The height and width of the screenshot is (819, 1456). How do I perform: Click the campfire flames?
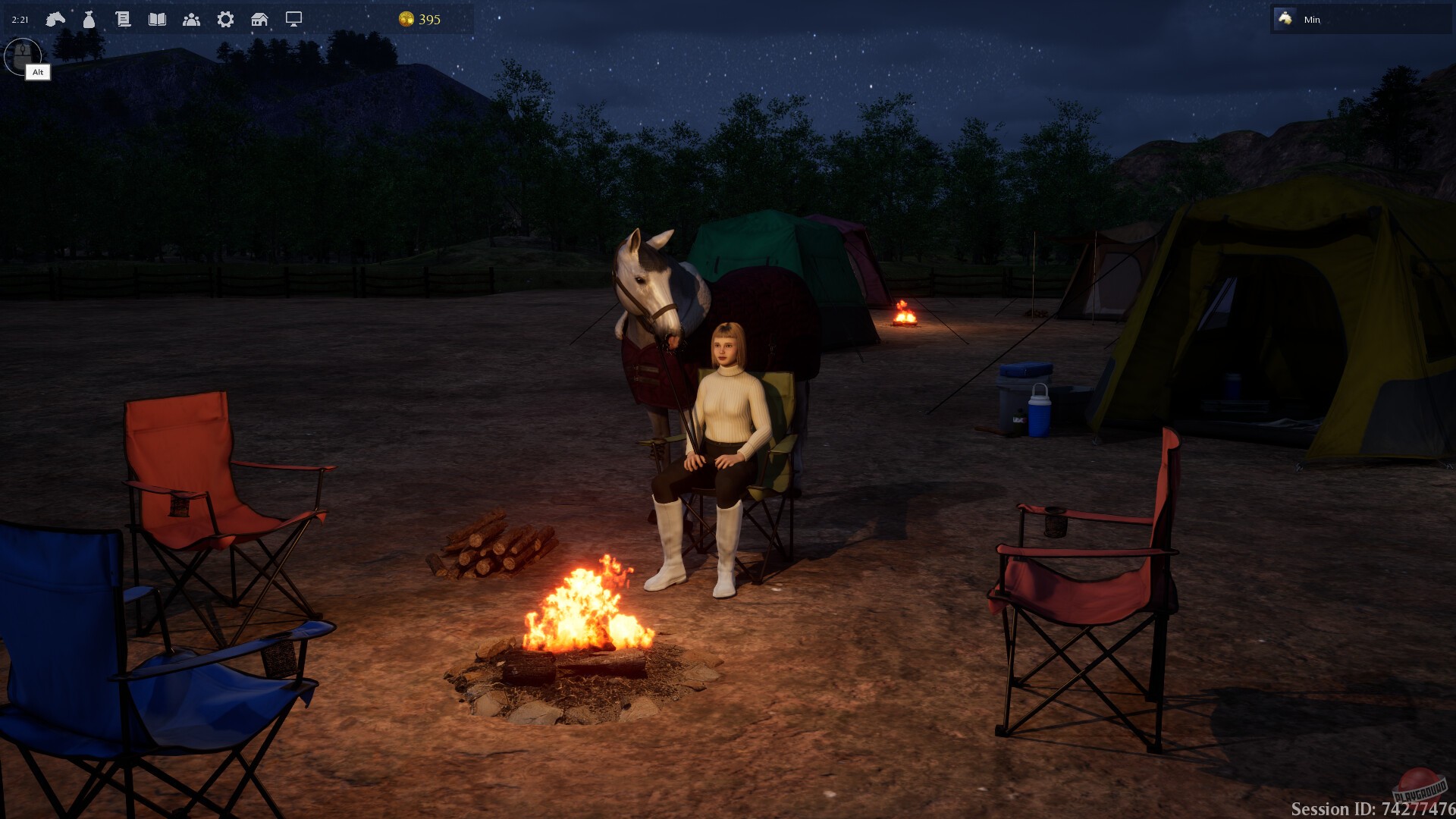[591, 607]
